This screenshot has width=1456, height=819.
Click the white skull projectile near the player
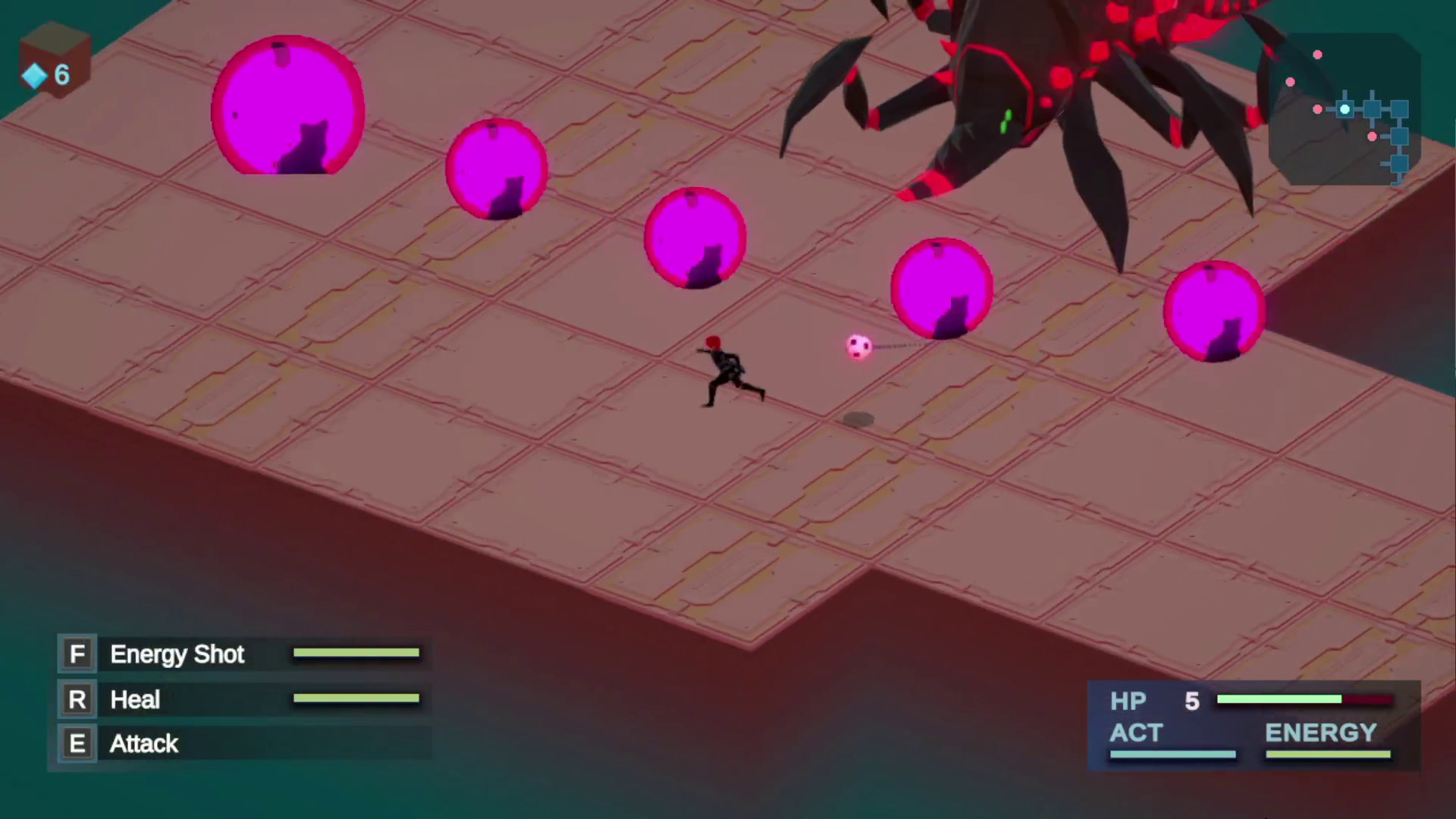858,346
